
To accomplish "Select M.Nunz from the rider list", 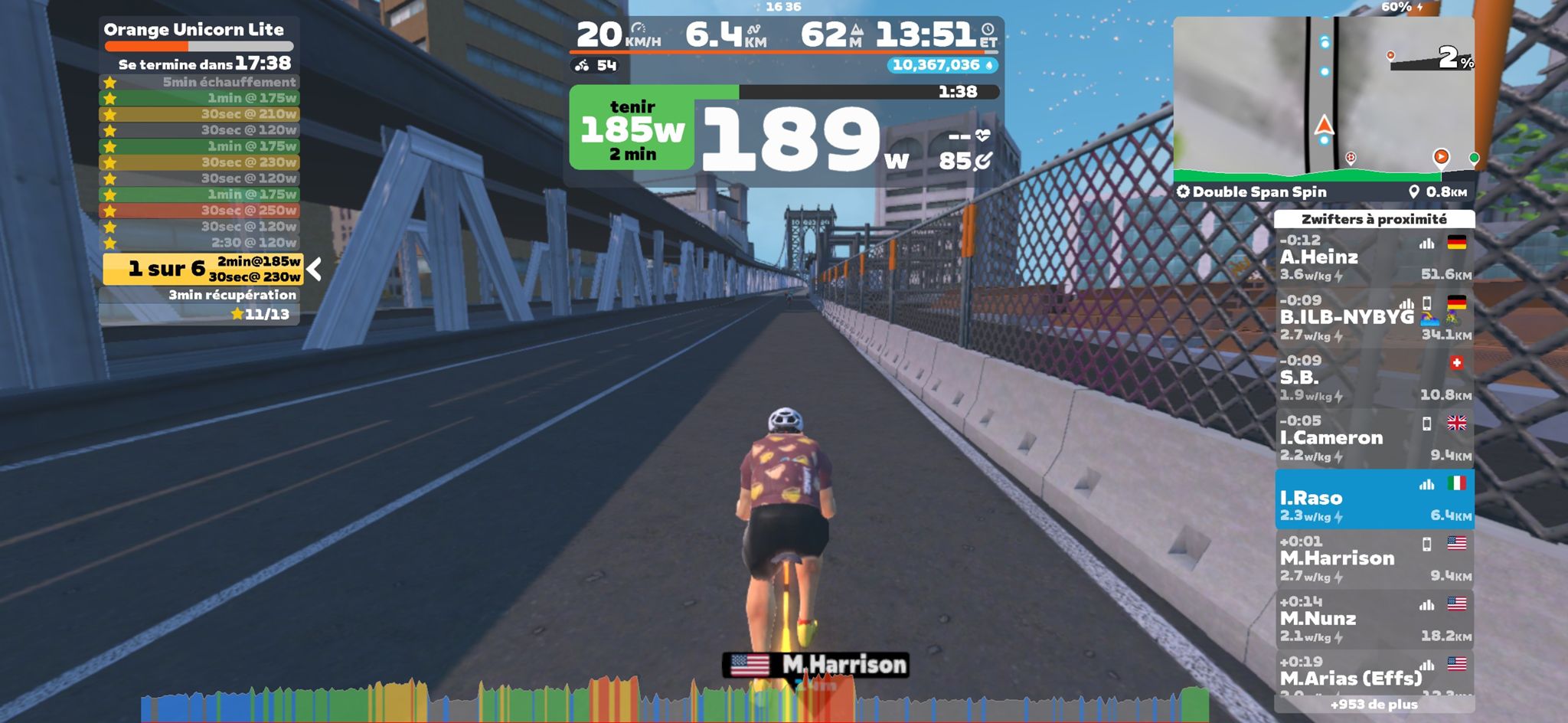I will point(1374,619).
